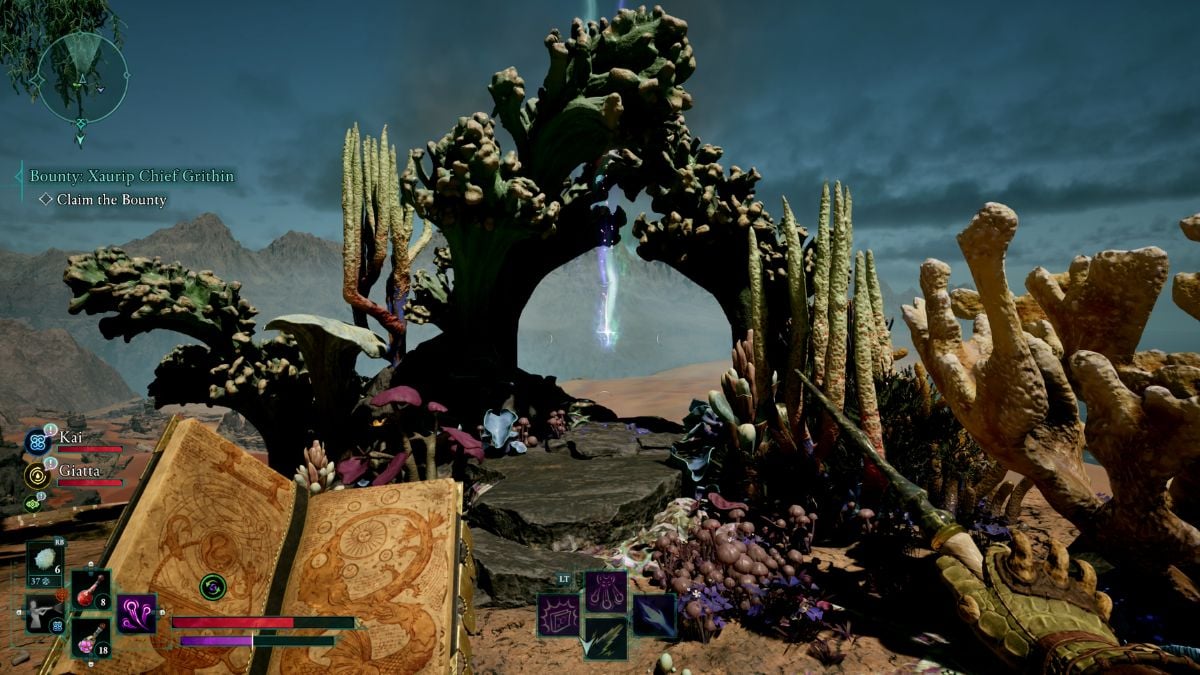Select the Xaurip Chief Grithin bounty tracker
Image resolution: width=1200 pixels, height=675 pixels.
(x=132, y=176)
